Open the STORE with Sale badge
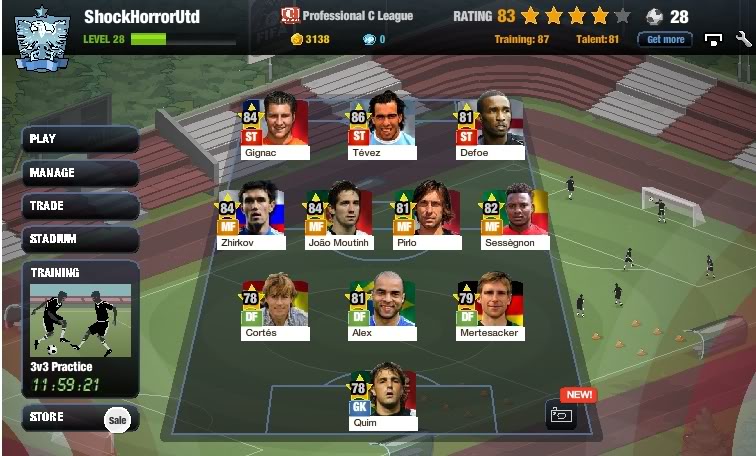756x456 pixels. tap(80, 418)
